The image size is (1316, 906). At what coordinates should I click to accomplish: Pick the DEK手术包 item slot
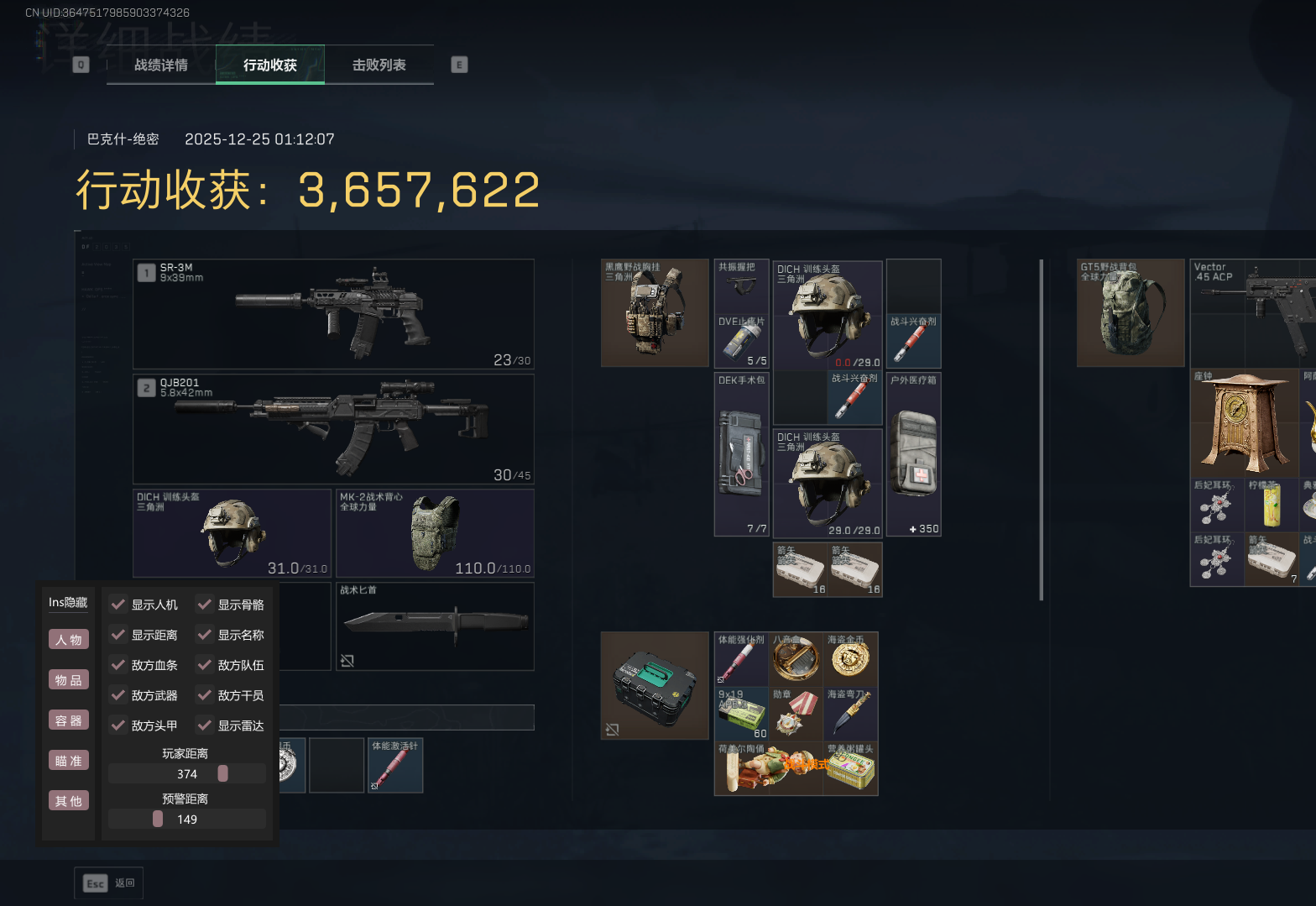(x=741, y=454)
